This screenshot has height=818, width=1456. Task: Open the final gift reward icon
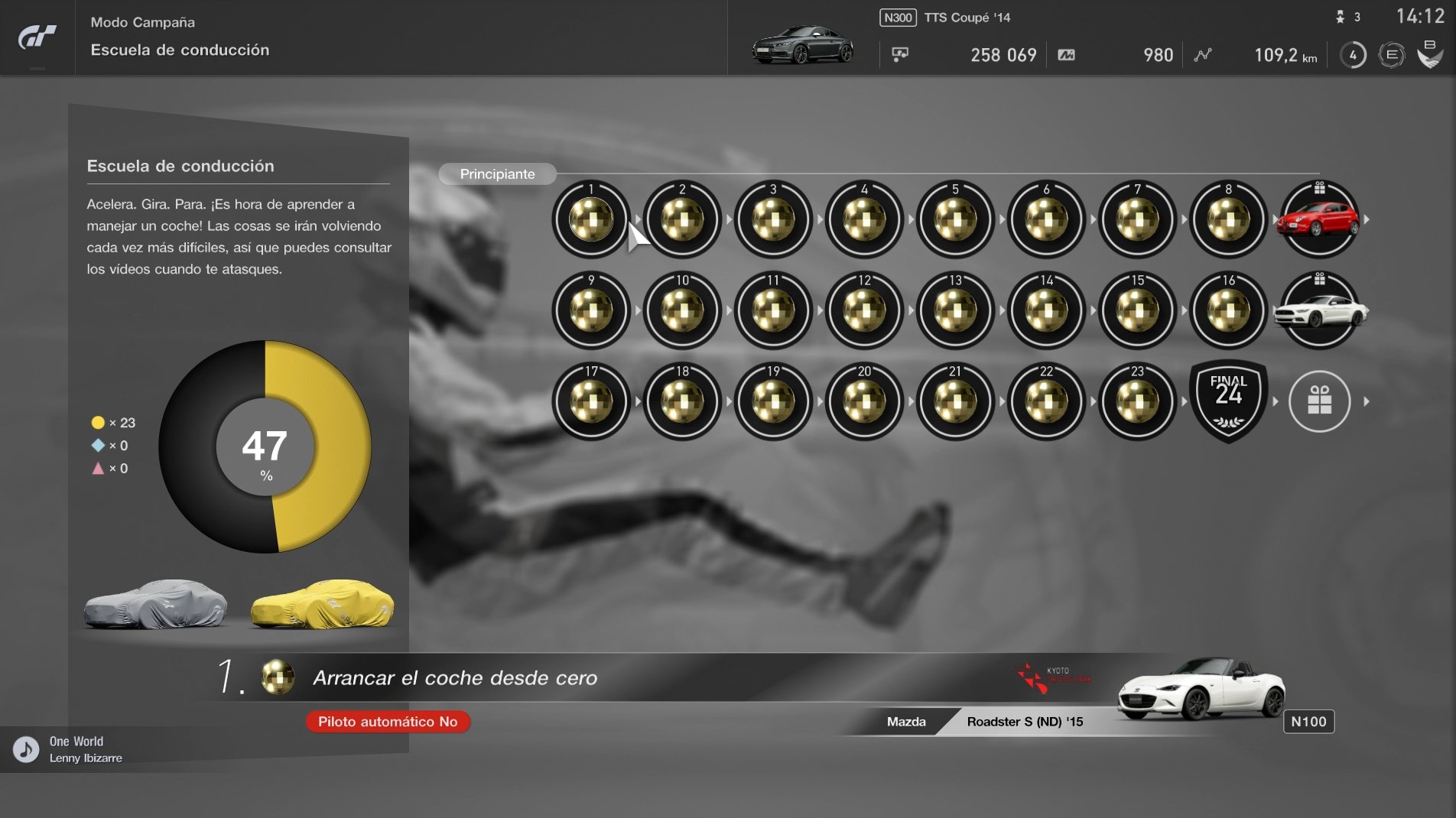1318,401
